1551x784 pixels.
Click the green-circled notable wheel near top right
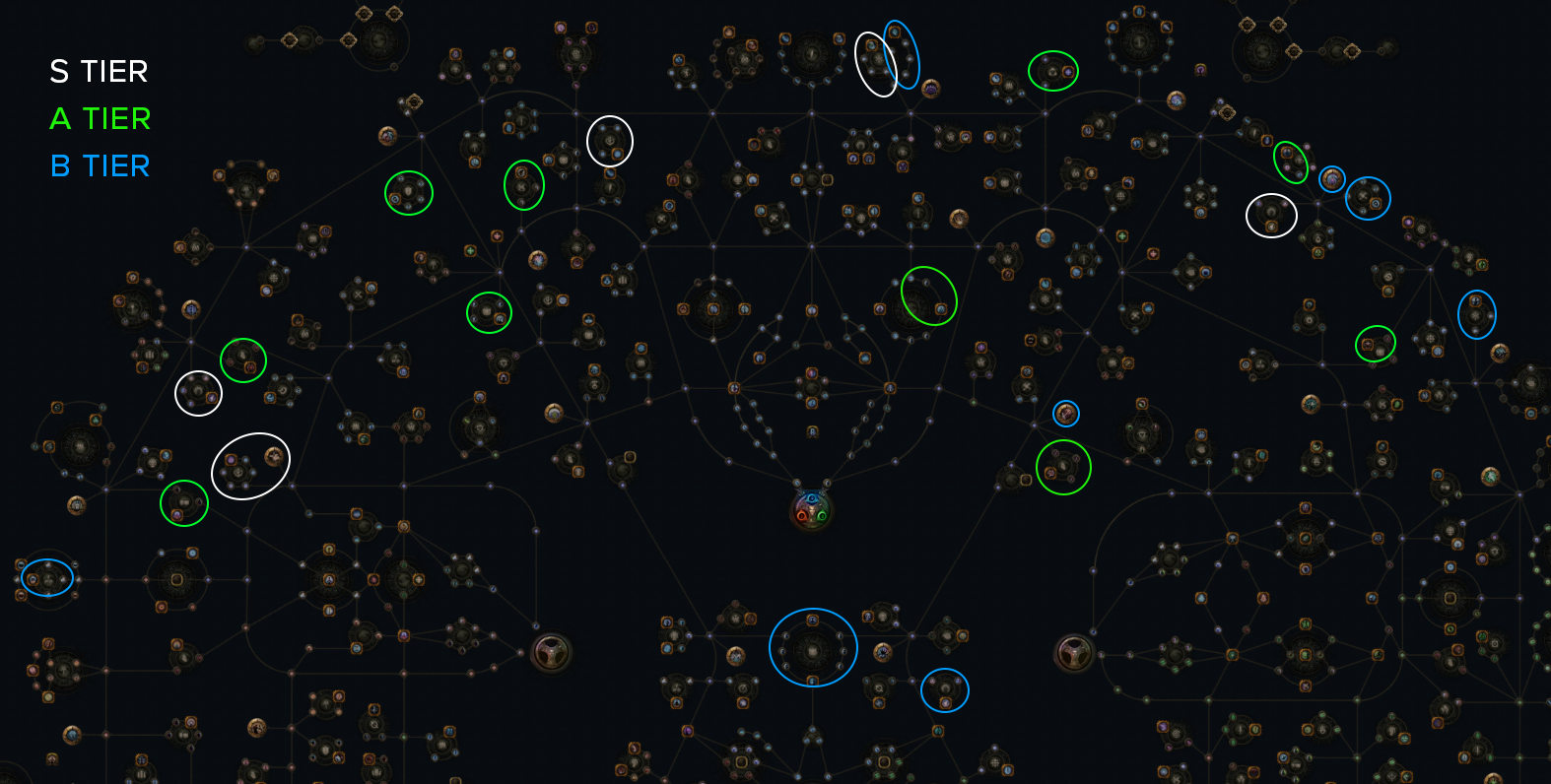click(x=1052, y=71)
